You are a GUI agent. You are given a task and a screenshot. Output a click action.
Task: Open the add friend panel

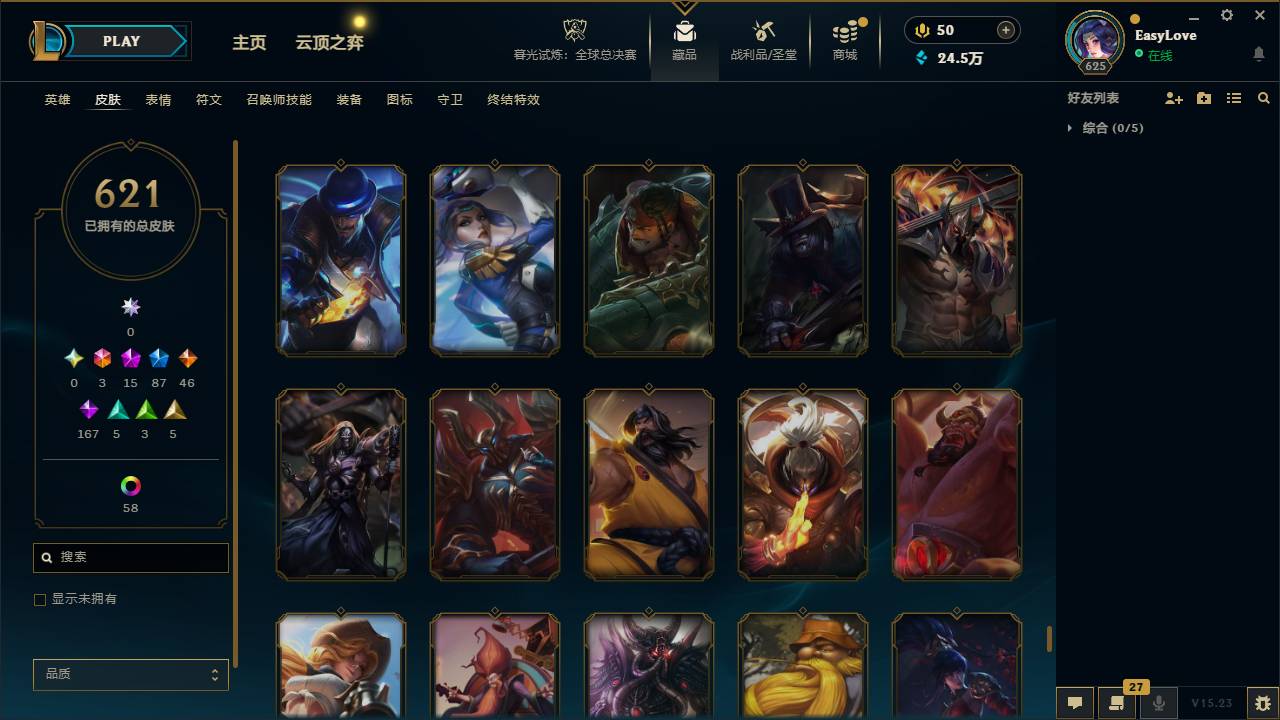pos(1171,97)
